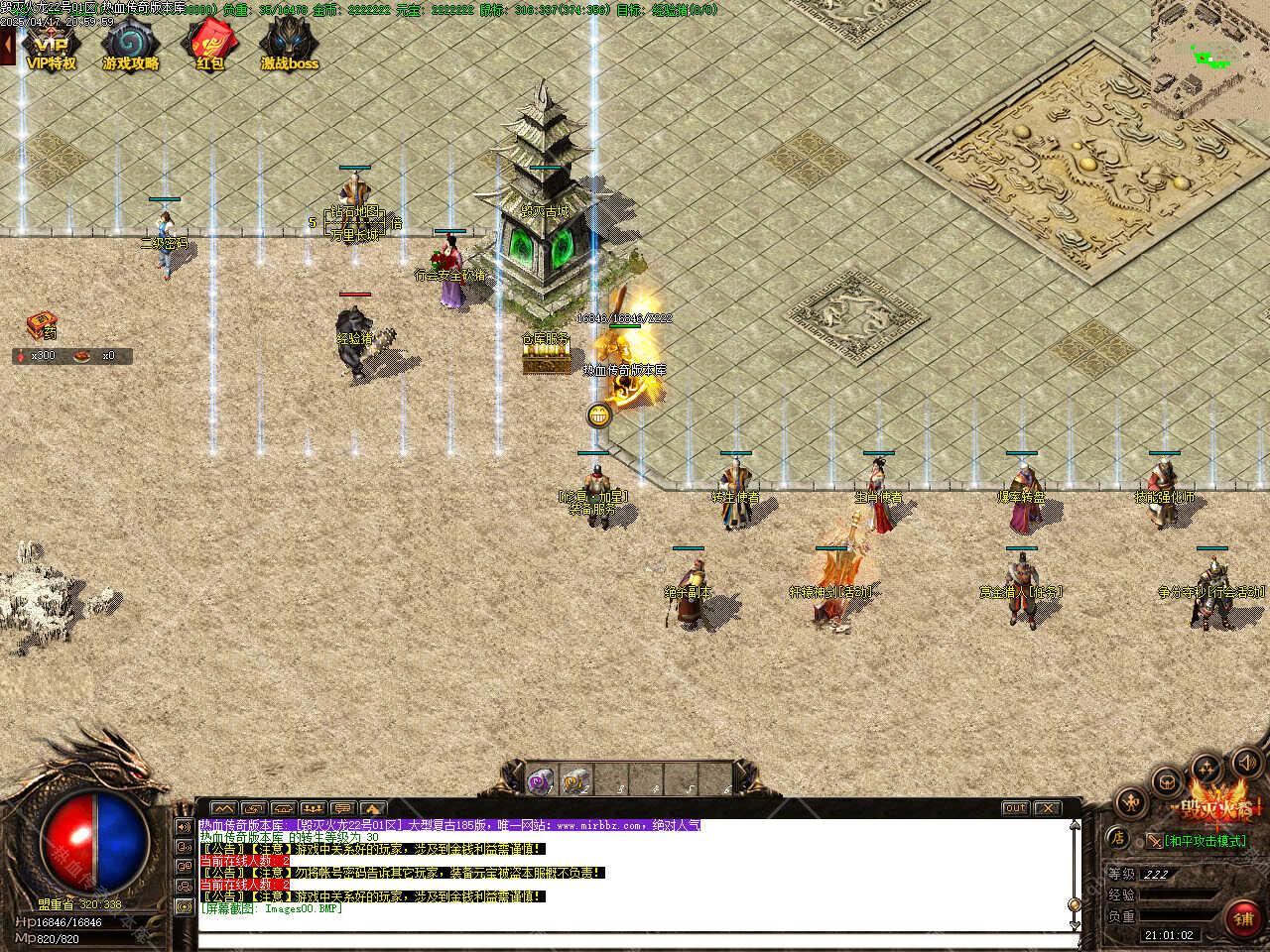Click the minimap in the corner
Screen dimensions: 1270x952
(x=1209, y=44)
